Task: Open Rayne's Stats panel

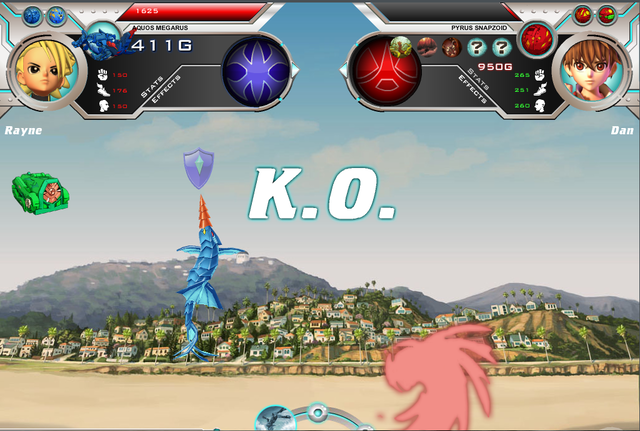Action: click(x=152, y=89)
